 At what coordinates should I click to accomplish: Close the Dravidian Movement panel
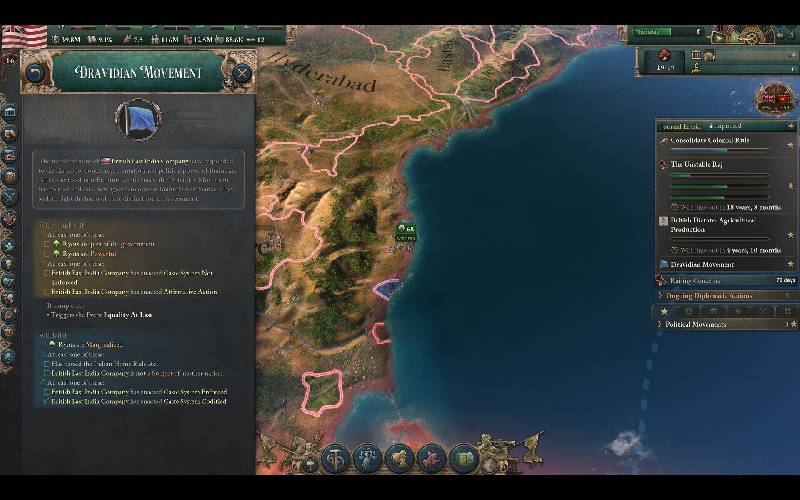241,73
